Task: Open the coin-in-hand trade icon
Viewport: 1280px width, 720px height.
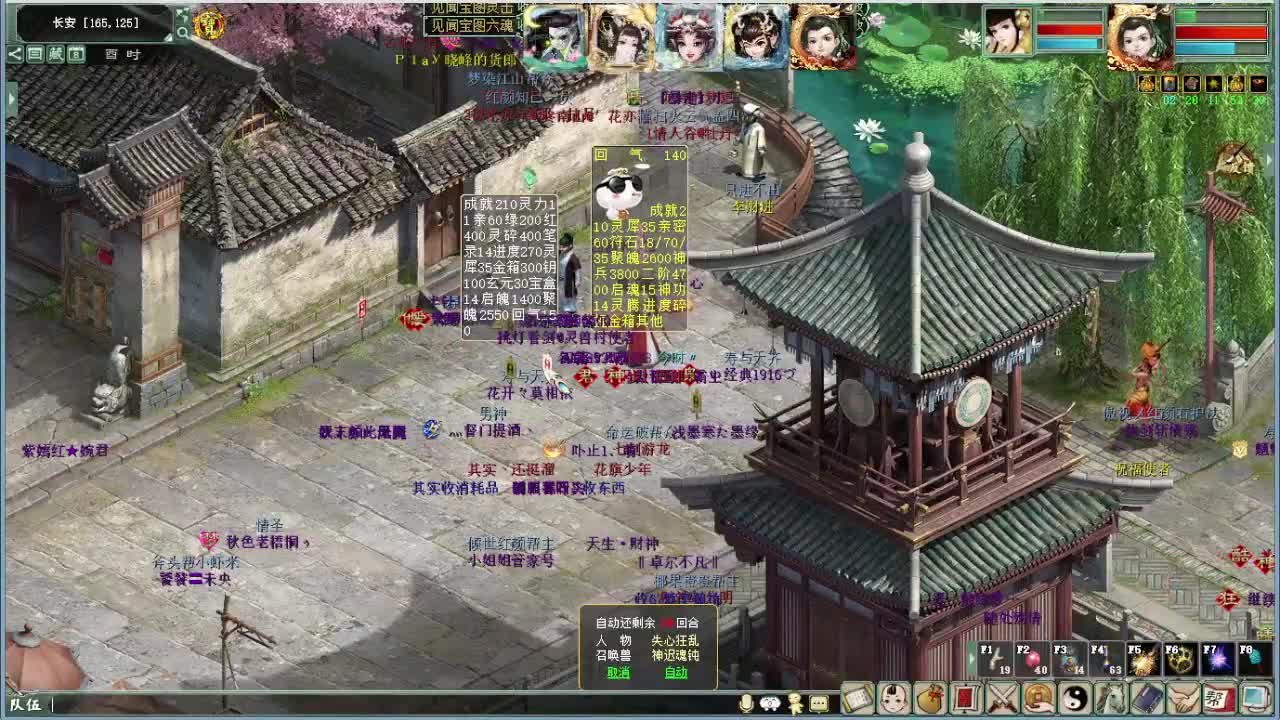Action: click(1038, 700)
